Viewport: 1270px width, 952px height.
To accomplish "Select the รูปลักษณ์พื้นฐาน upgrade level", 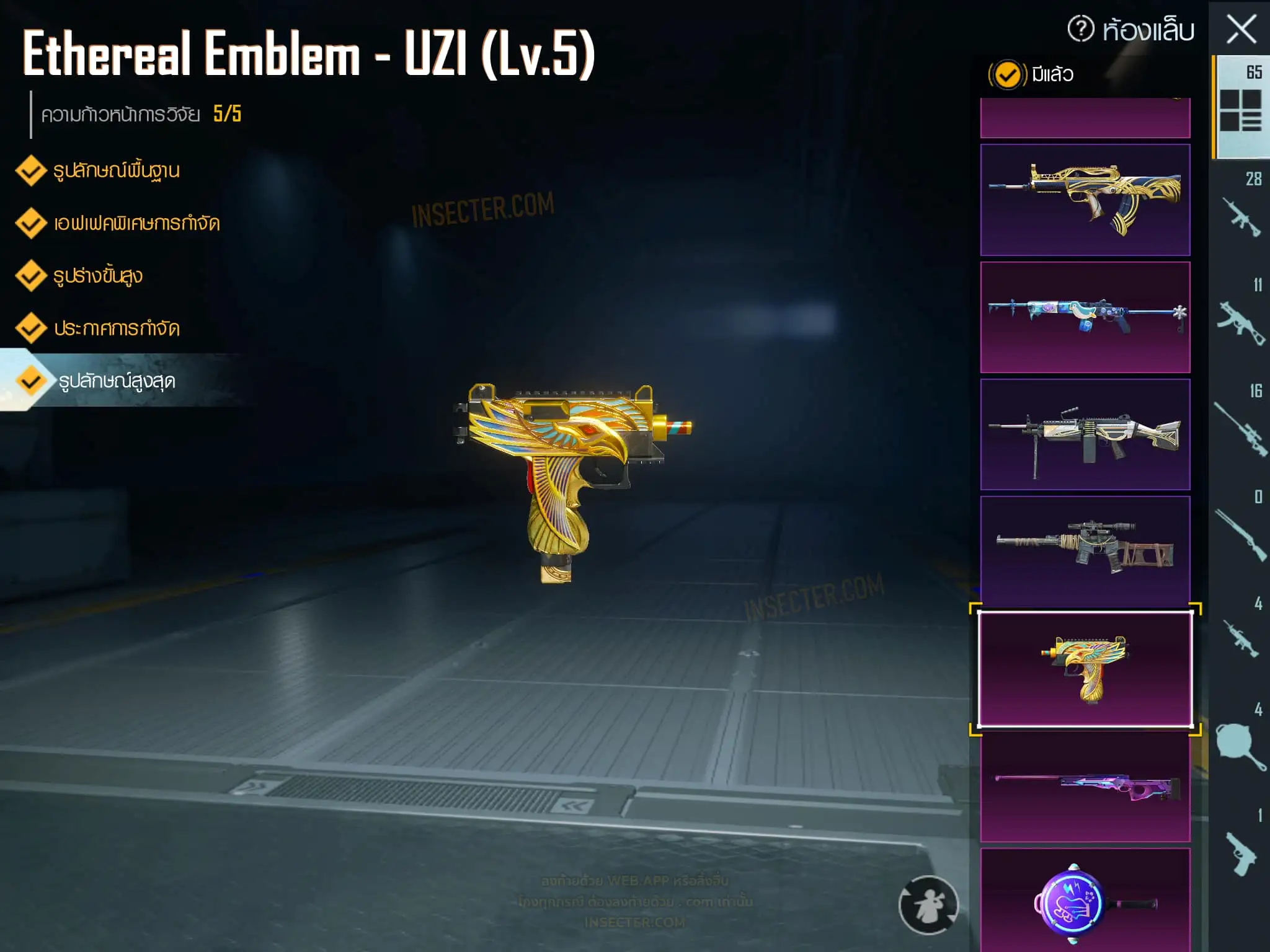I will tap(115, 170).
